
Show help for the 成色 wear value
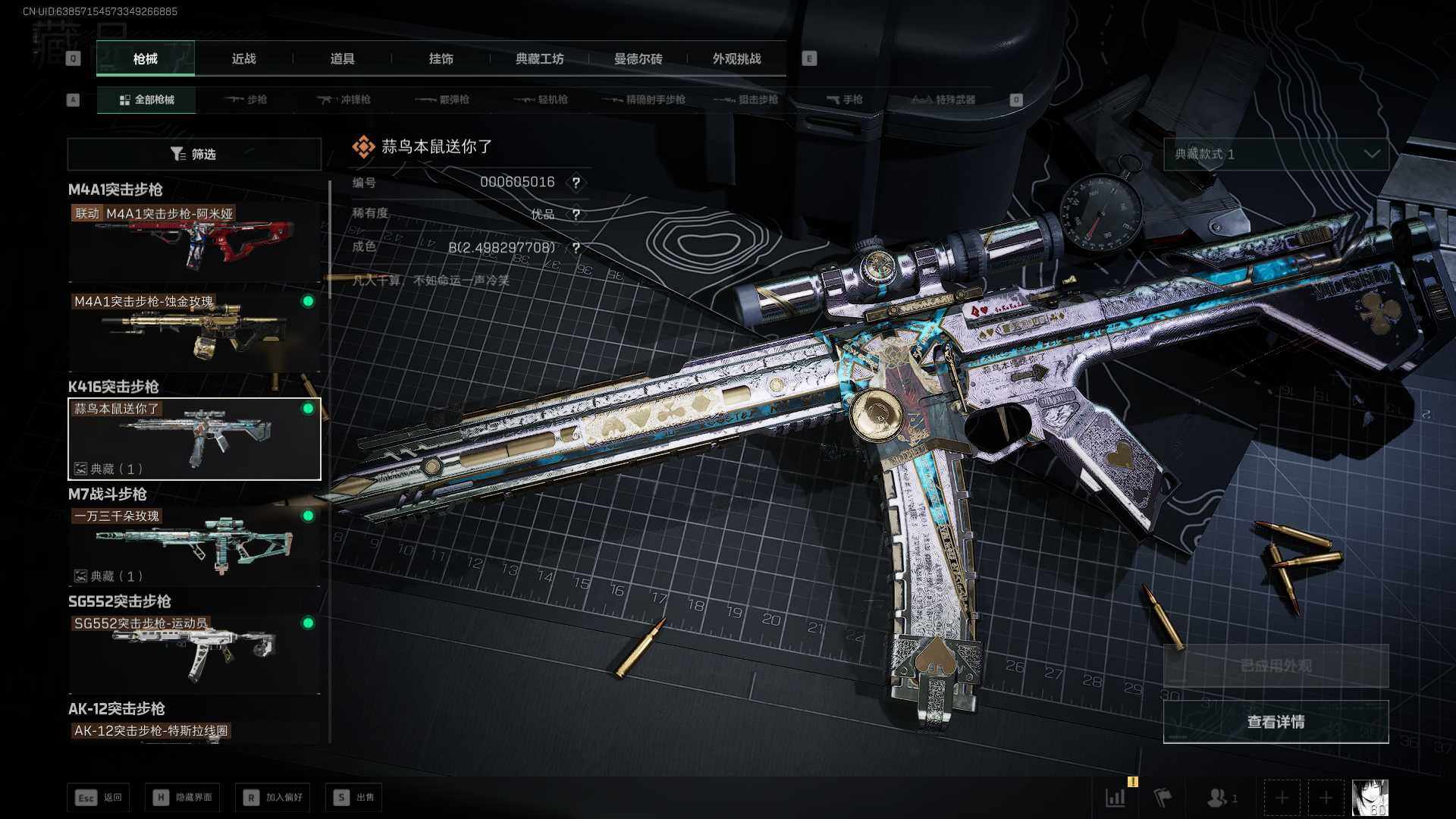point(576,248)
